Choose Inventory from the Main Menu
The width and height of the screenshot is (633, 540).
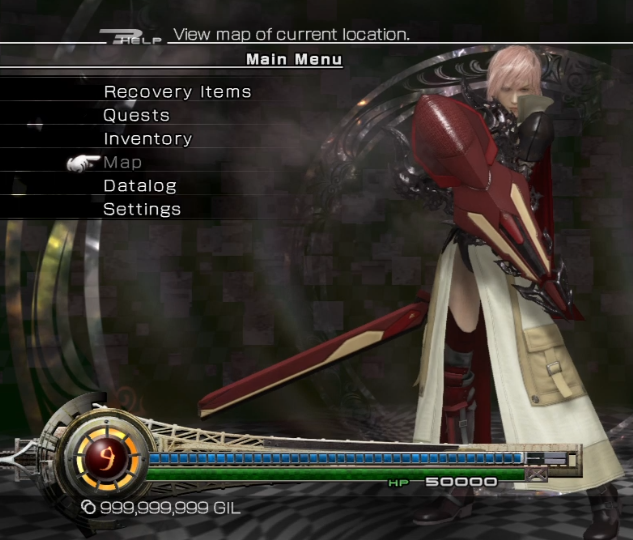[x=147, y=139]
